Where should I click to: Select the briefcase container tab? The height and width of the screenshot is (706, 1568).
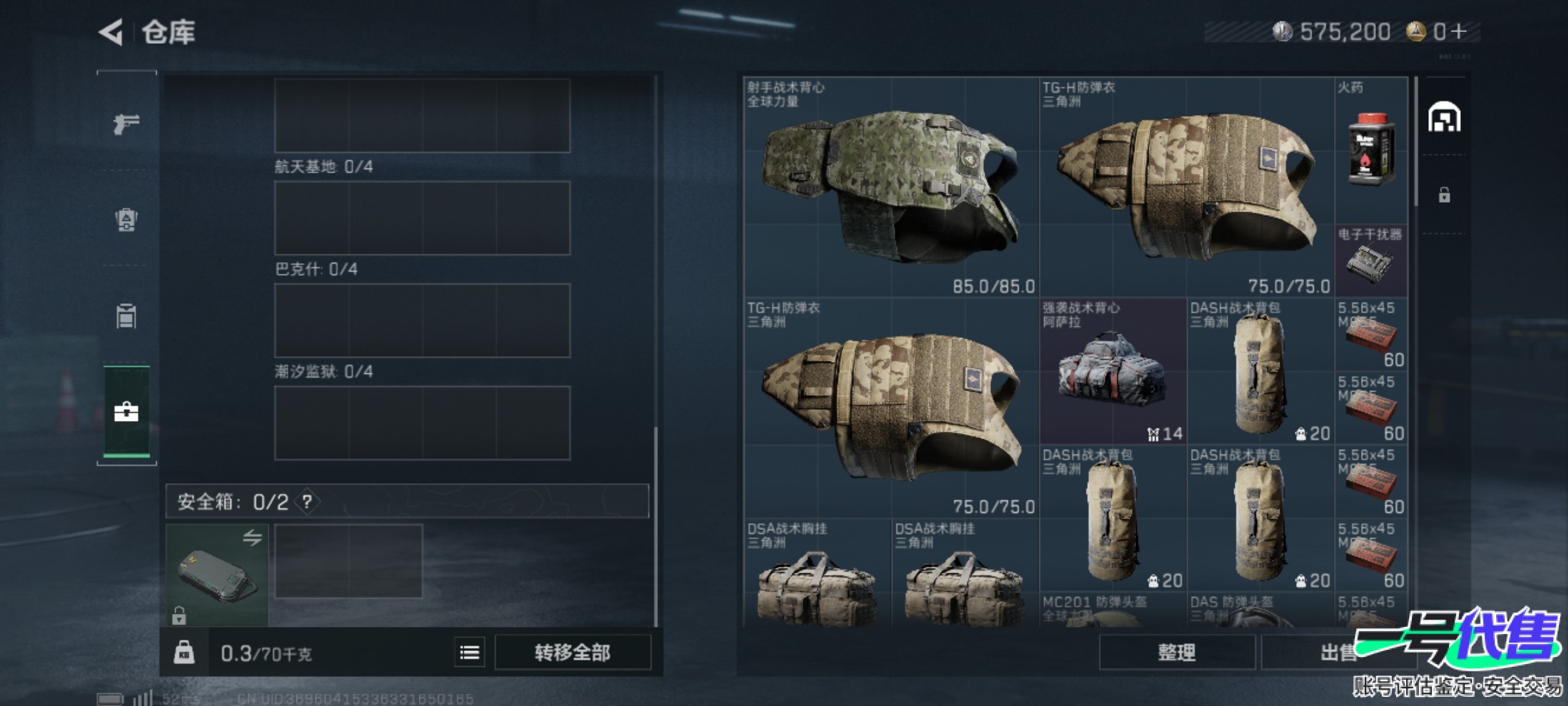pos(126,412)
